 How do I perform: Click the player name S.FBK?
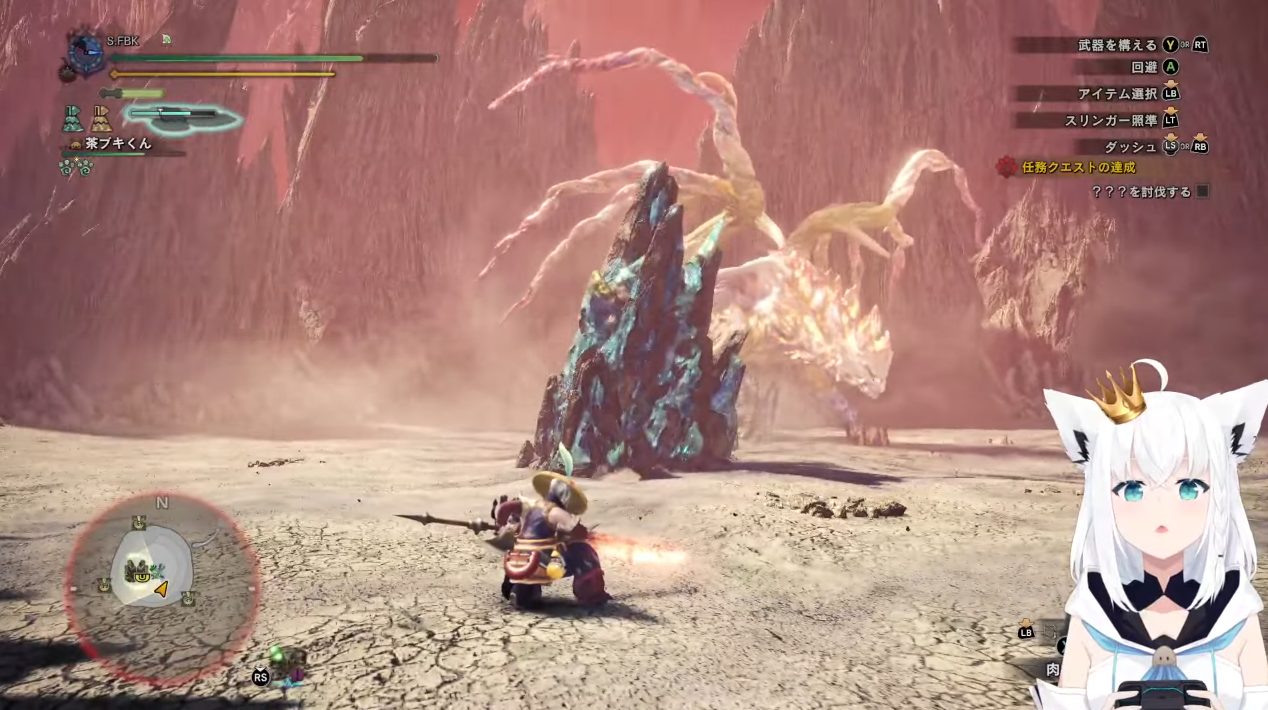(123, 41)
